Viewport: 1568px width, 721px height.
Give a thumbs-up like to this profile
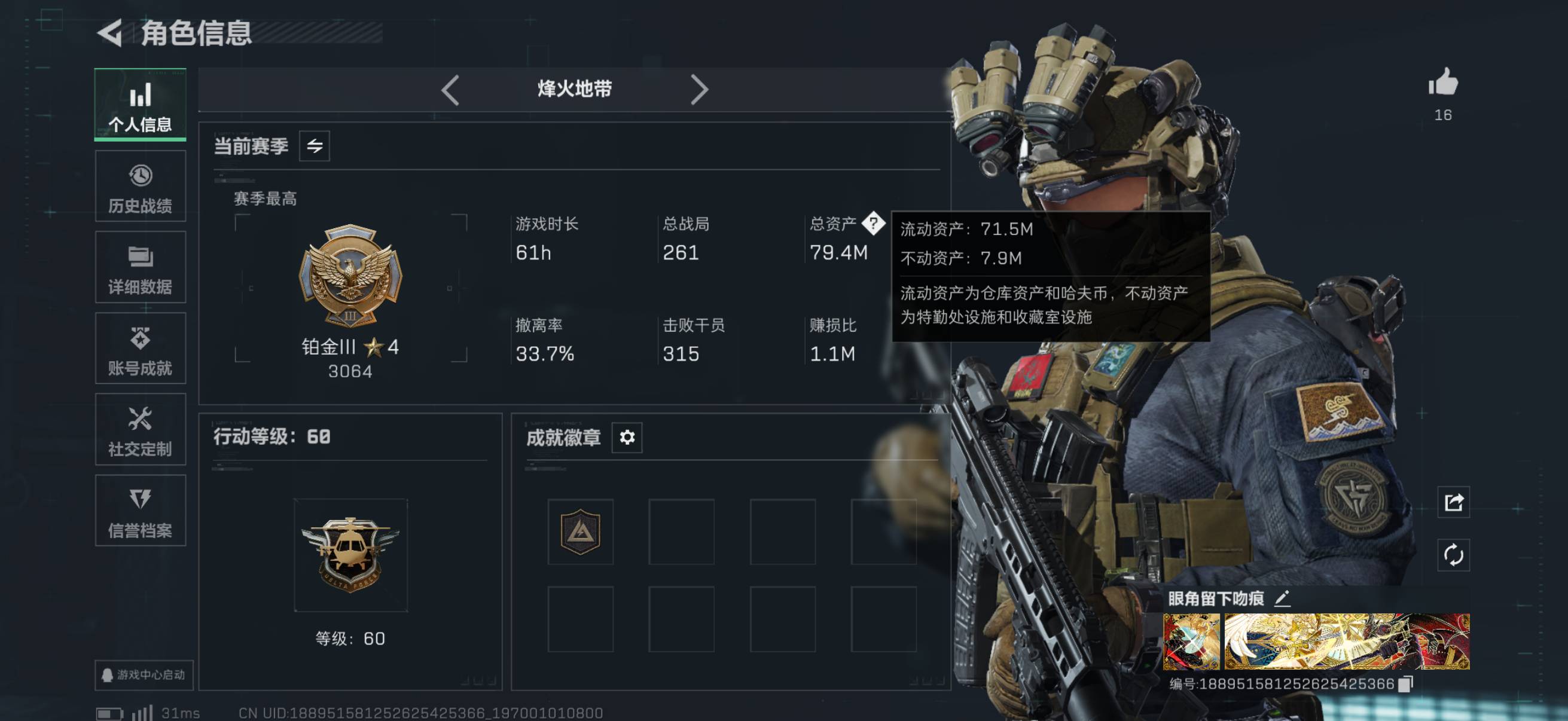pos(1443,83)
